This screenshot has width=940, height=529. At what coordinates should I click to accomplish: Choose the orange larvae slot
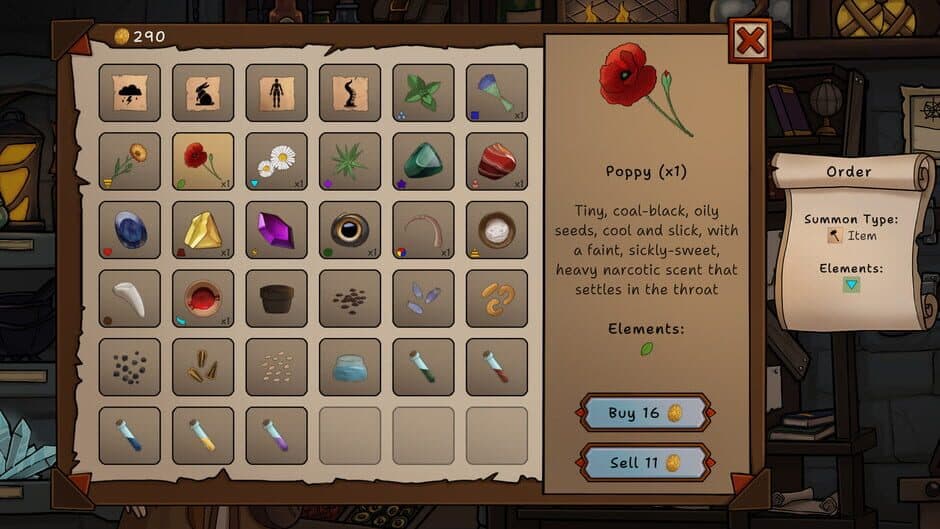pos(497,298)
